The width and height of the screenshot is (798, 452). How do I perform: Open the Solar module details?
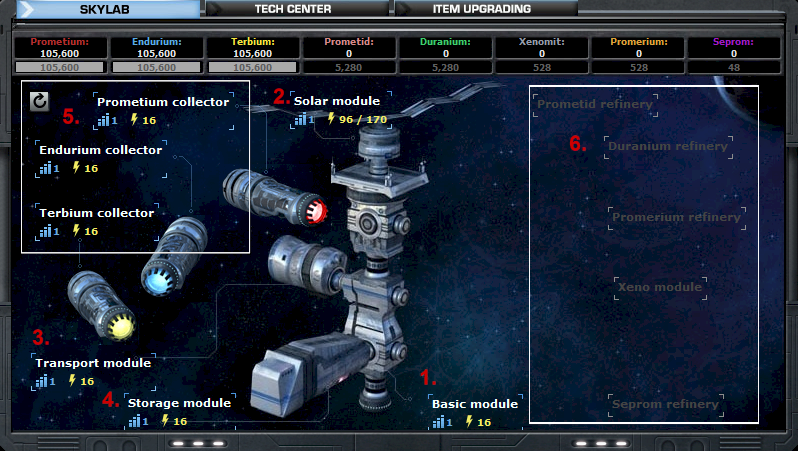336,101
